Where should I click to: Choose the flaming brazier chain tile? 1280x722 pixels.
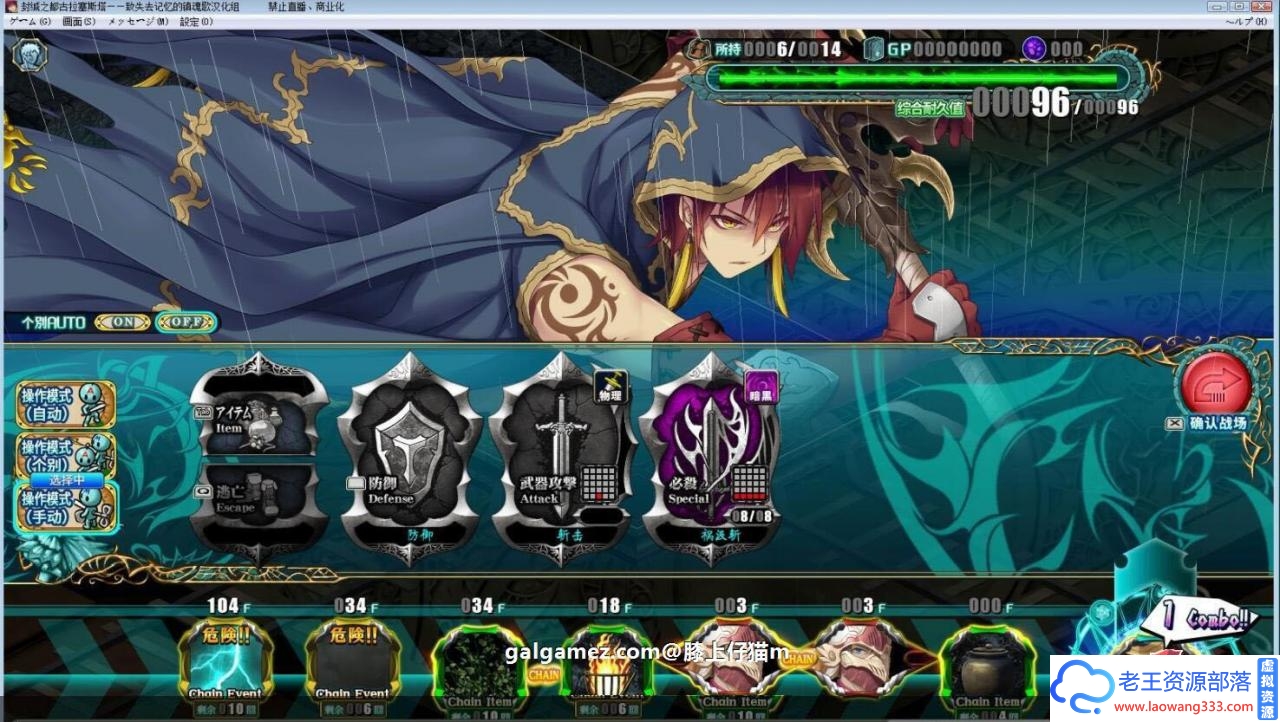click(x=604, y=665)
